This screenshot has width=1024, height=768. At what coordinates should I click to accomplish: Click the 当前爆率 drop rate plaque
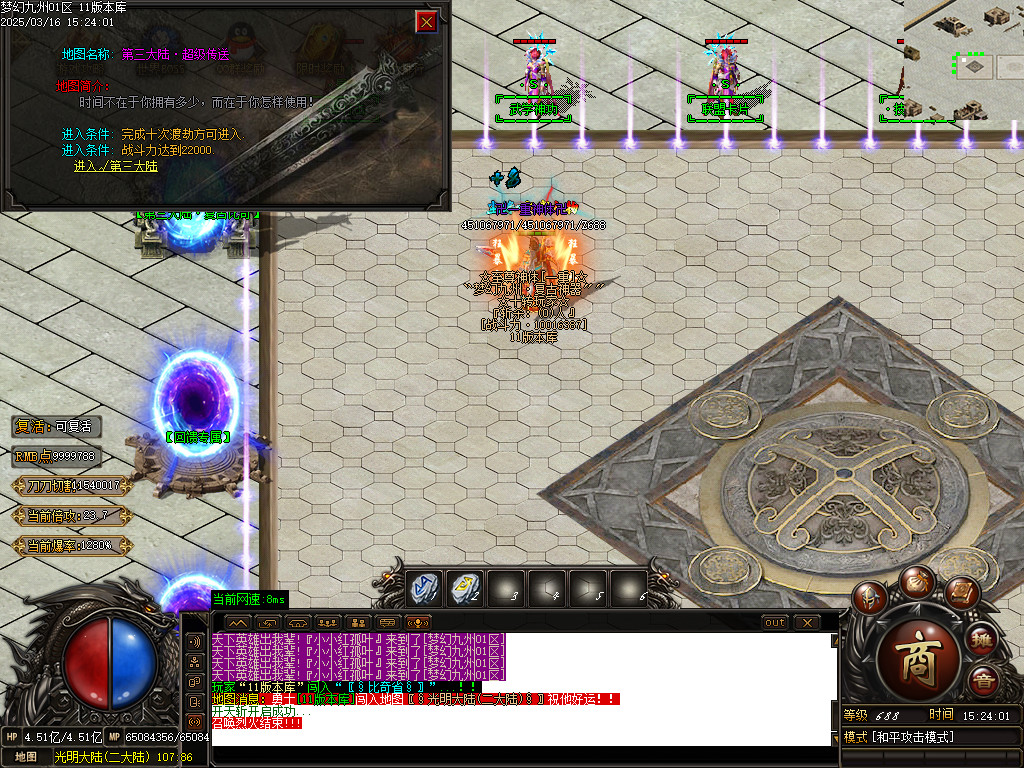pyautogui.click(x=72, y=546)
